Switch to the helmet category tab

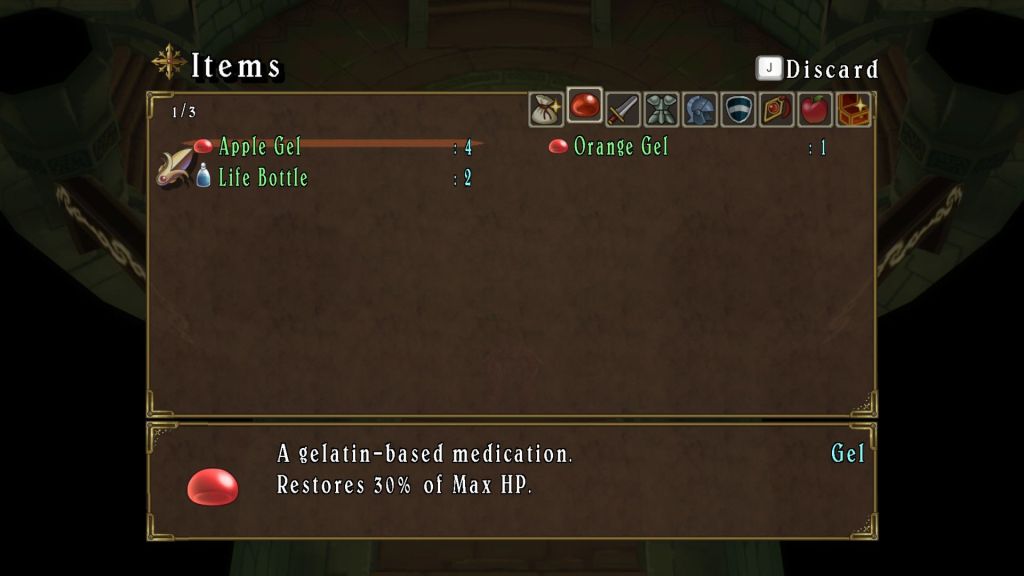[699, 109]
